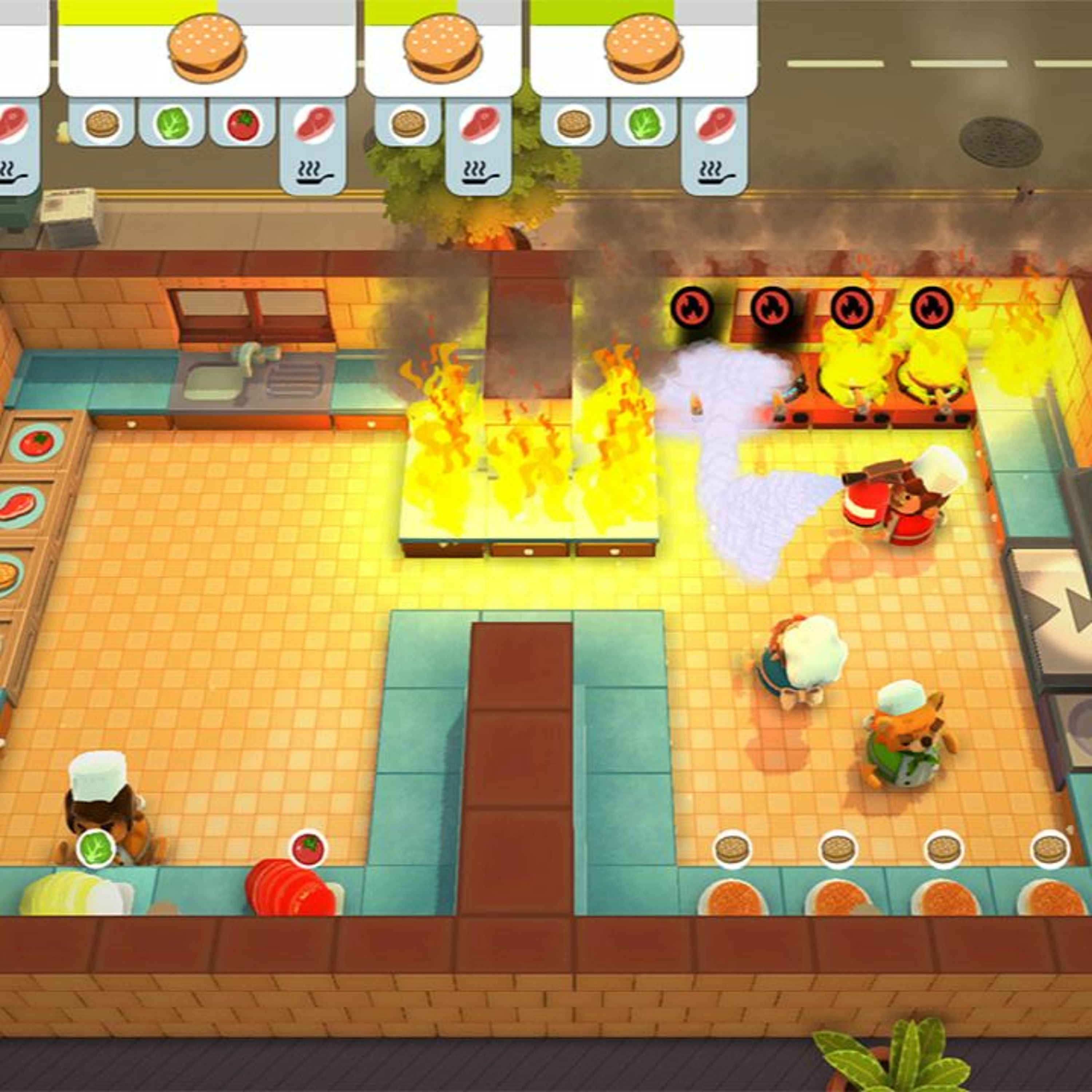
Task: Choose the burger order with bun, lettuce and meat
Action: pos(643,50)
